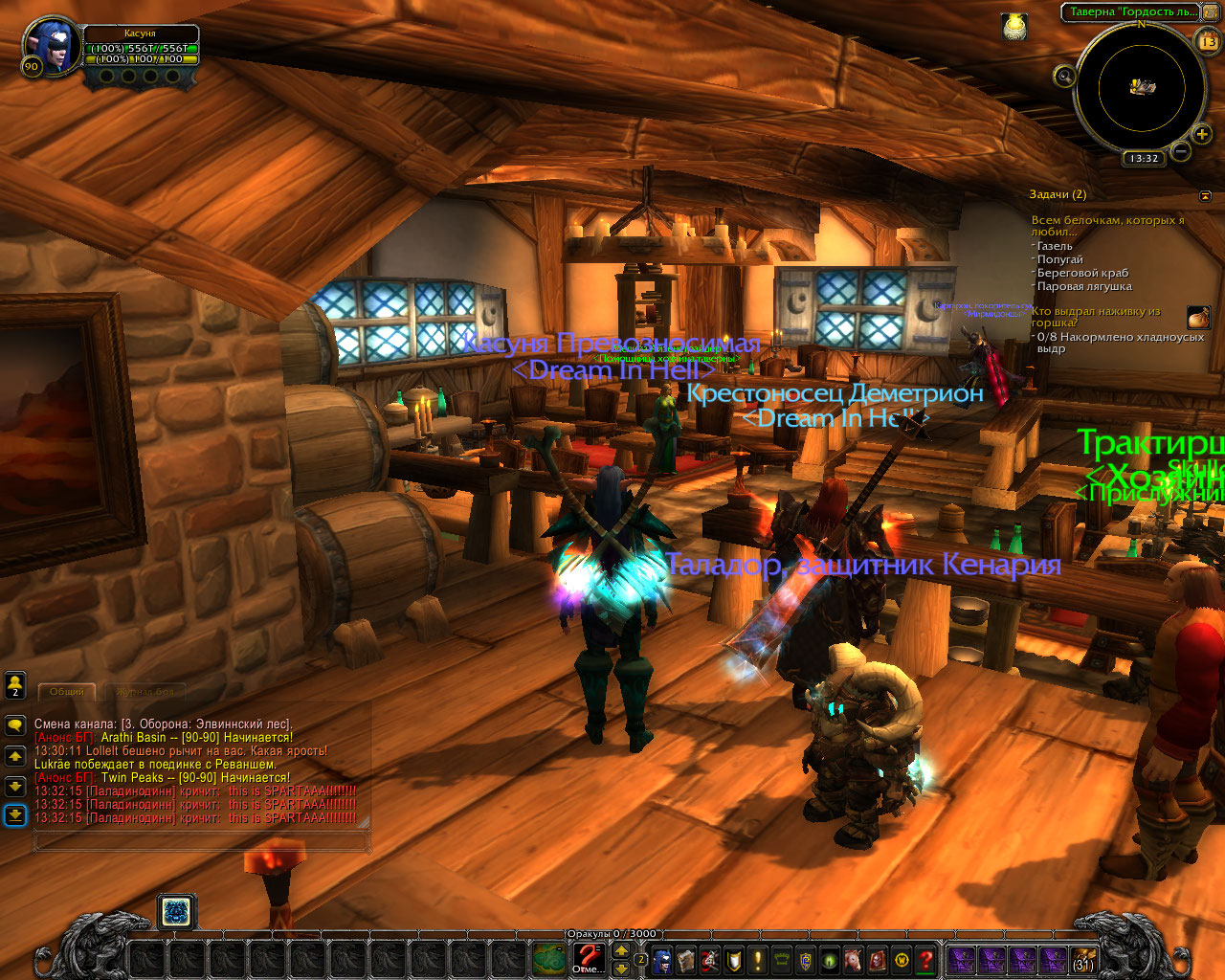Open the calendar button showing 13
The image size is (1225, 980).
click(x=1208, y=41)
